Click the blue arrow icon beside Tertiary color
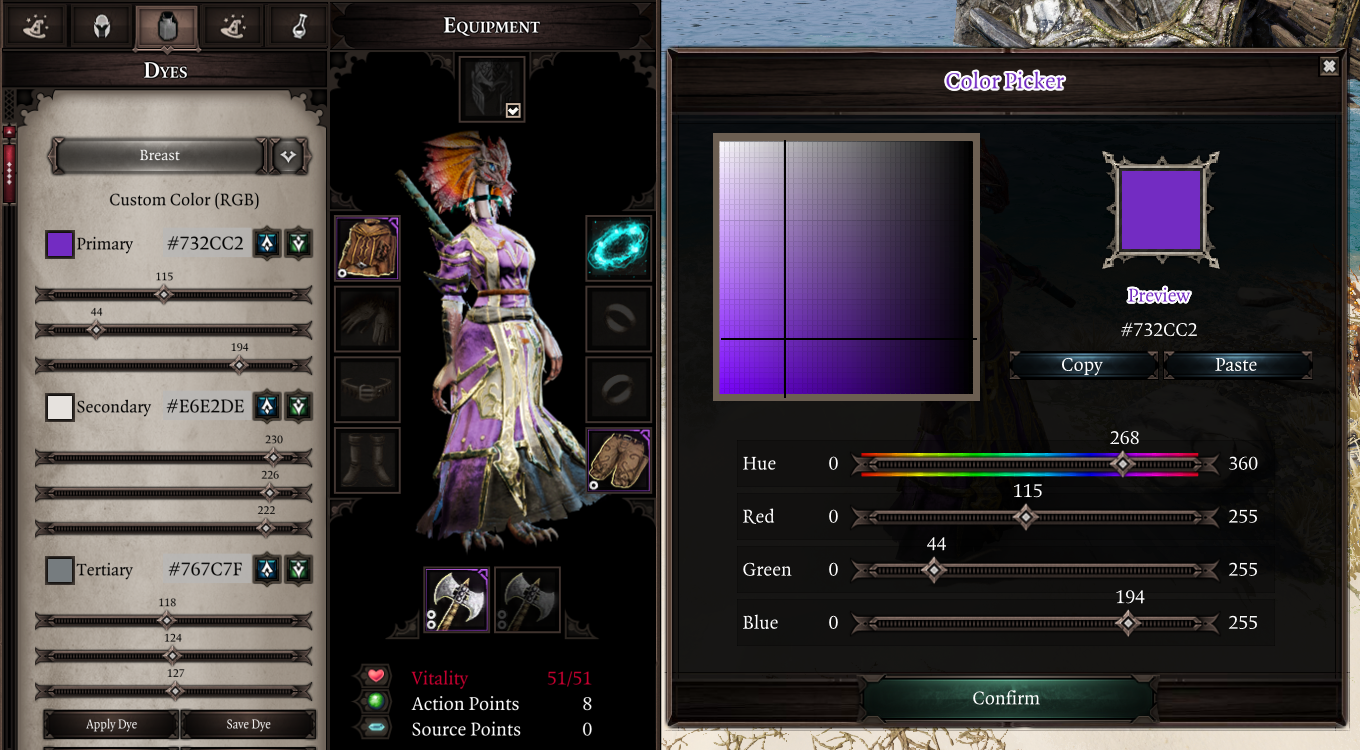This screenshot has height=750, width=1360. coord(268,570)
